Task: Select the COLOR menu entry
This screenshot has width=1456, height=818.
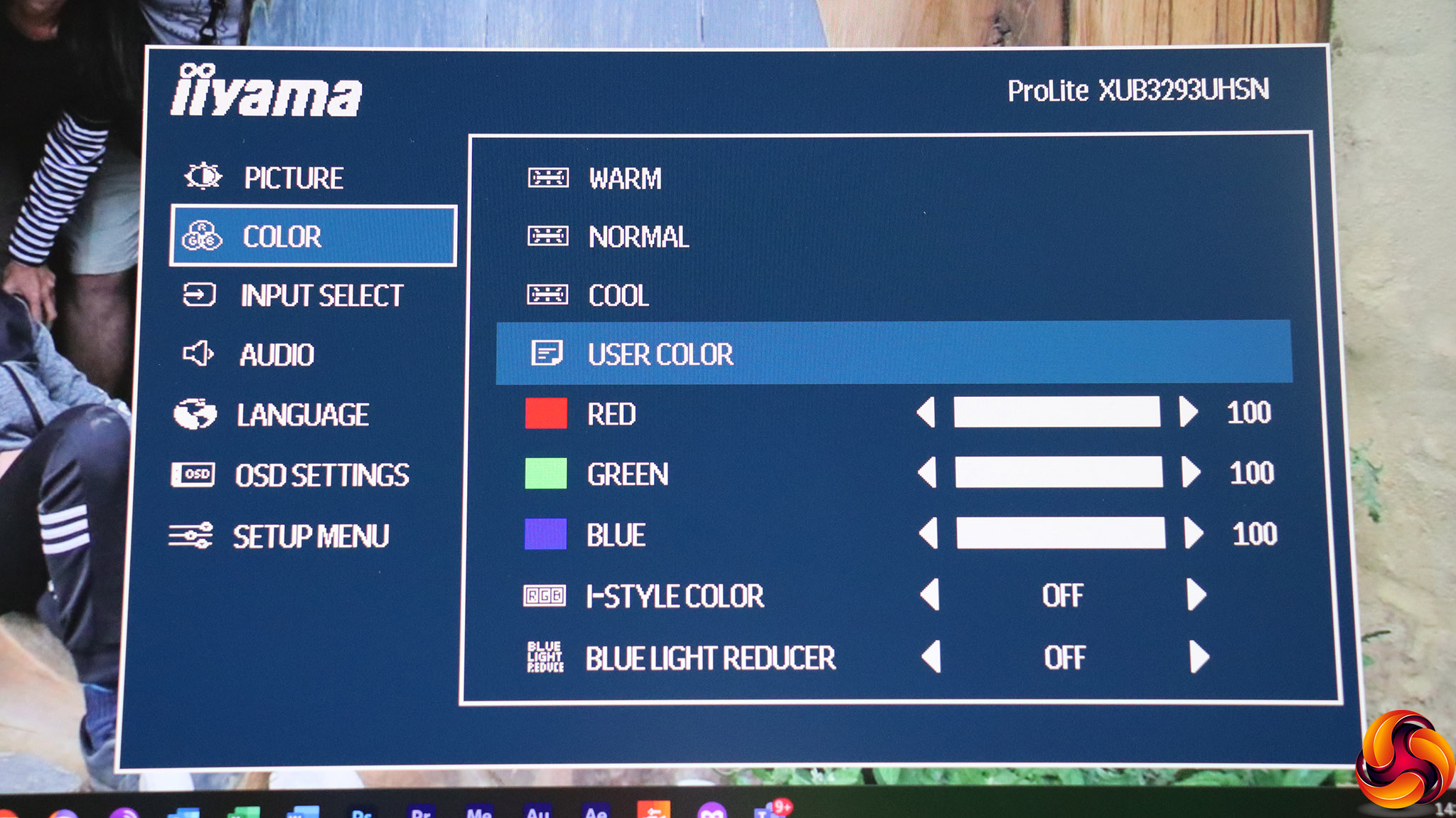Action: [x=313, y=236]
